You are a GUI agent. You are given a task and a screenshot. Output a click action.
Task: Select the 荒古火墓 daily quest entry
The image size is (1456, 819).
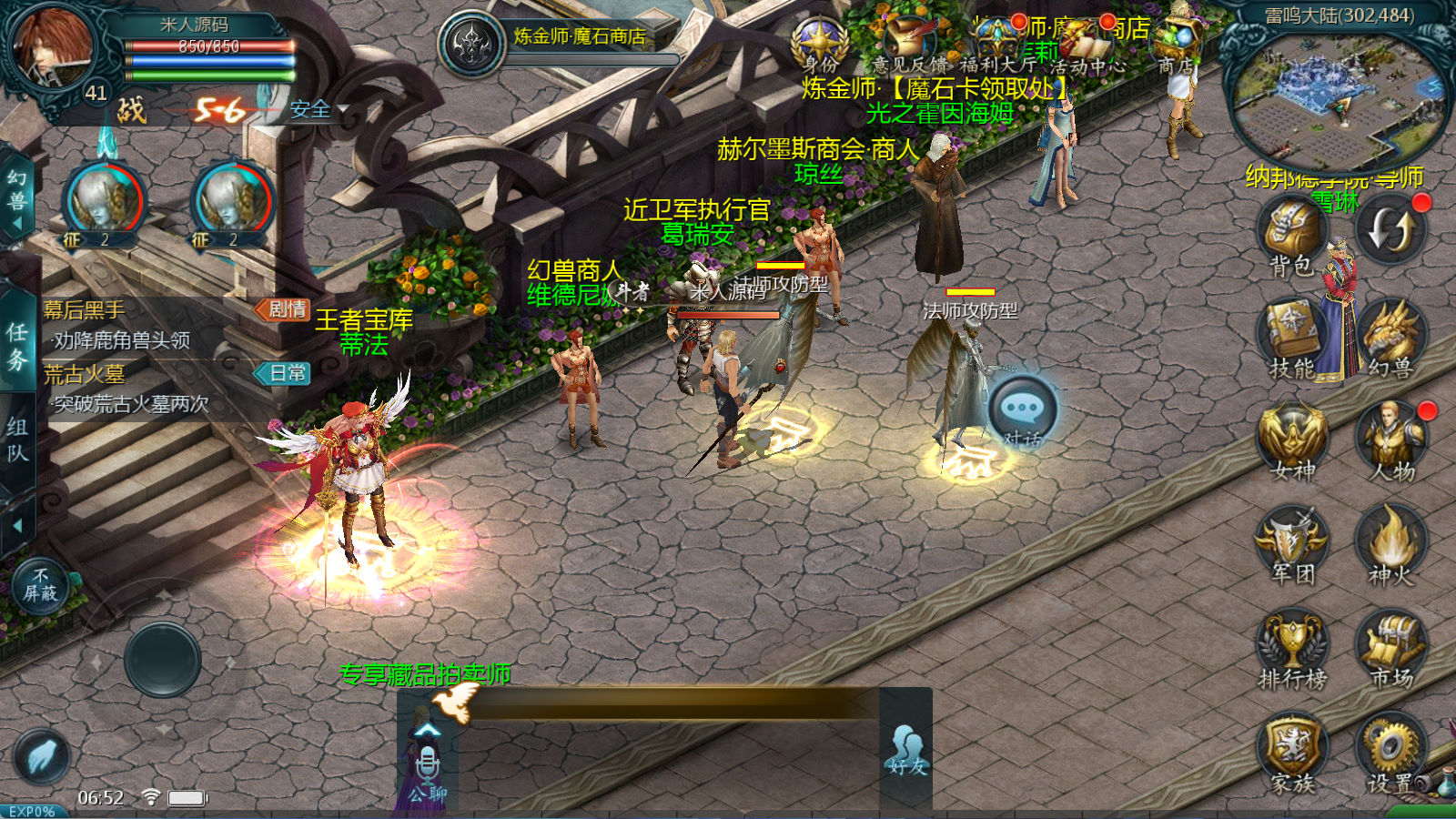[x=173, y=389]
